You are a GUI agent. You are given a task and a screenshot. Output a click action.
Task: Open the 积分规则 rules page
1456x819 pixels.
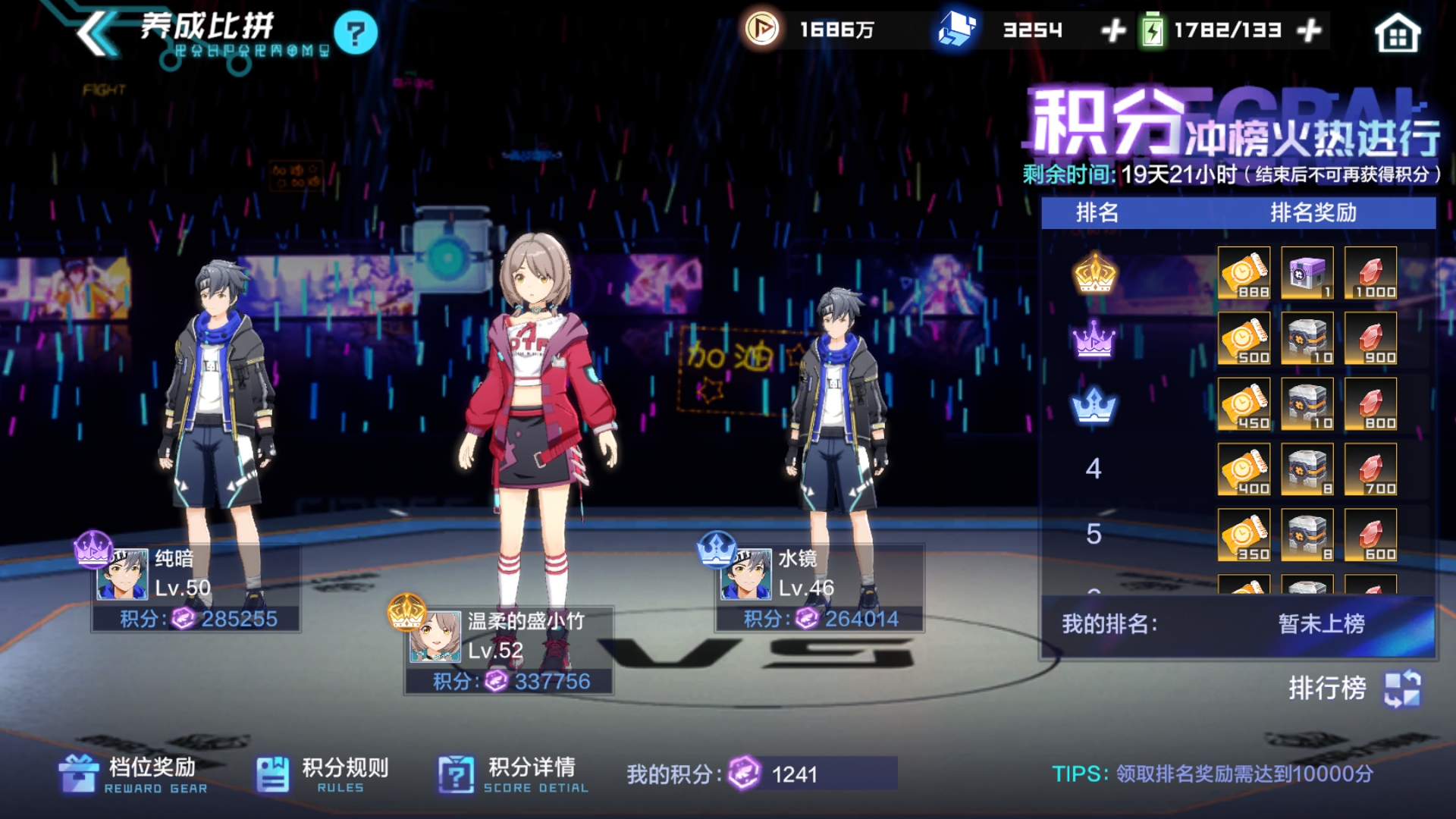(x=322, y=774)
